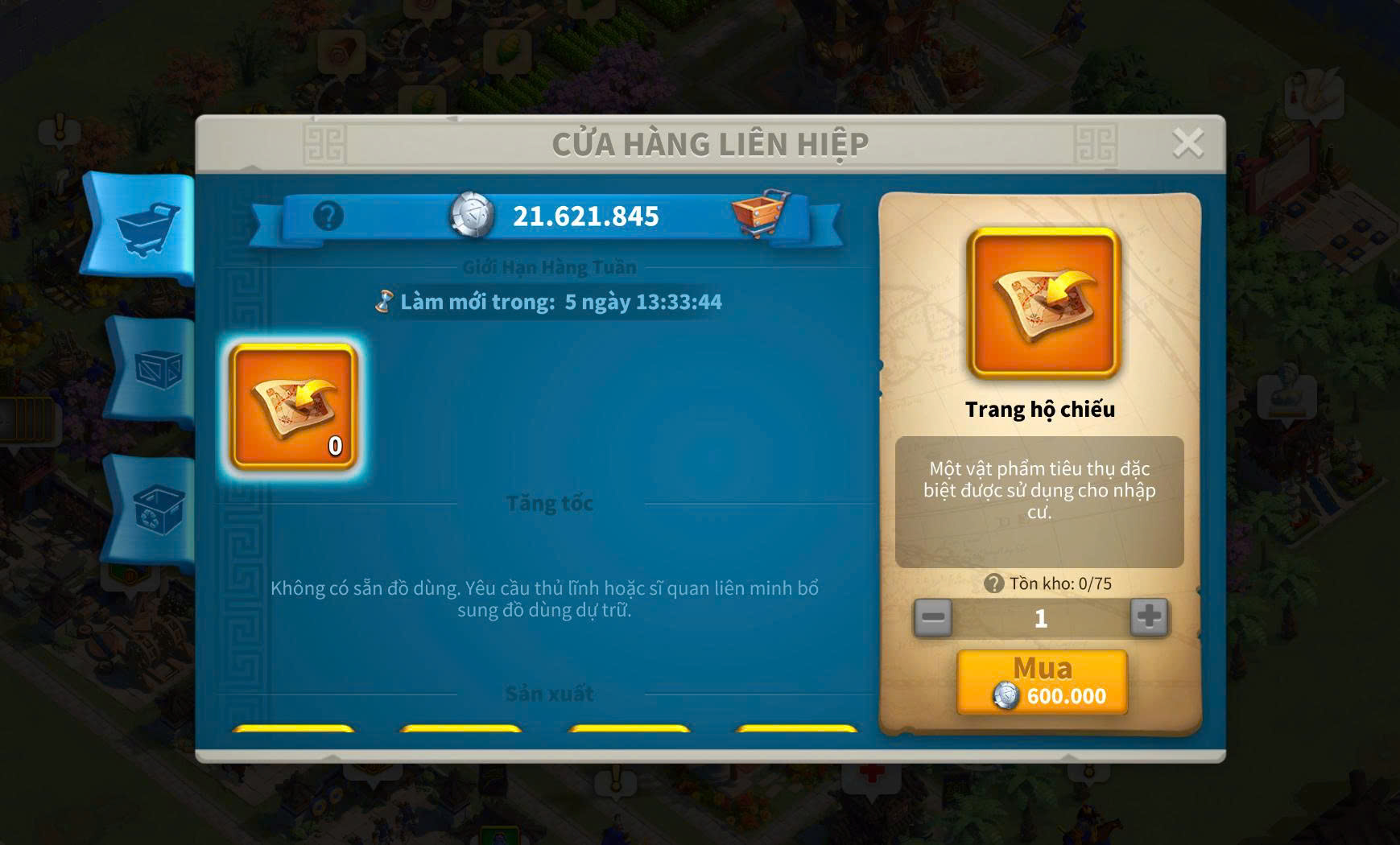Decrease purchase quantity with minus button

pos(933,618)
